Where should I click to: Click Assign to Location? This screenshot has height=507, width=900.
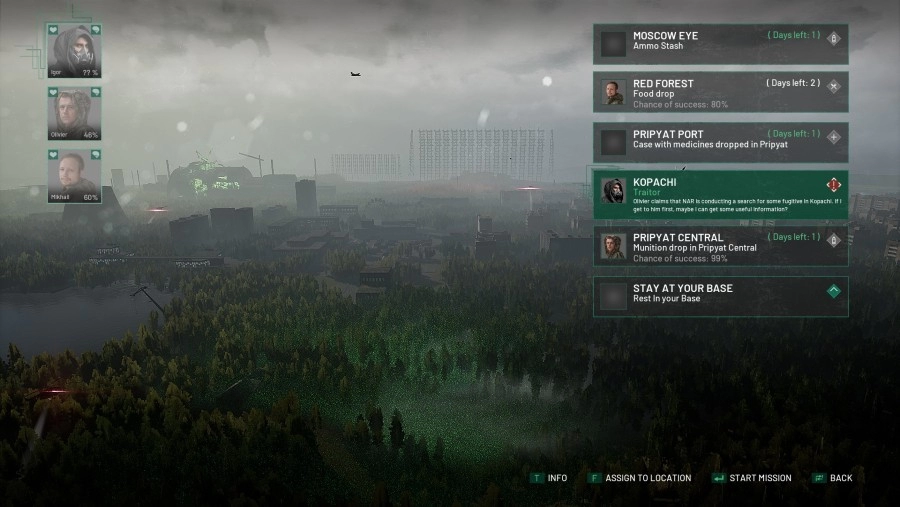coord(641,478)
